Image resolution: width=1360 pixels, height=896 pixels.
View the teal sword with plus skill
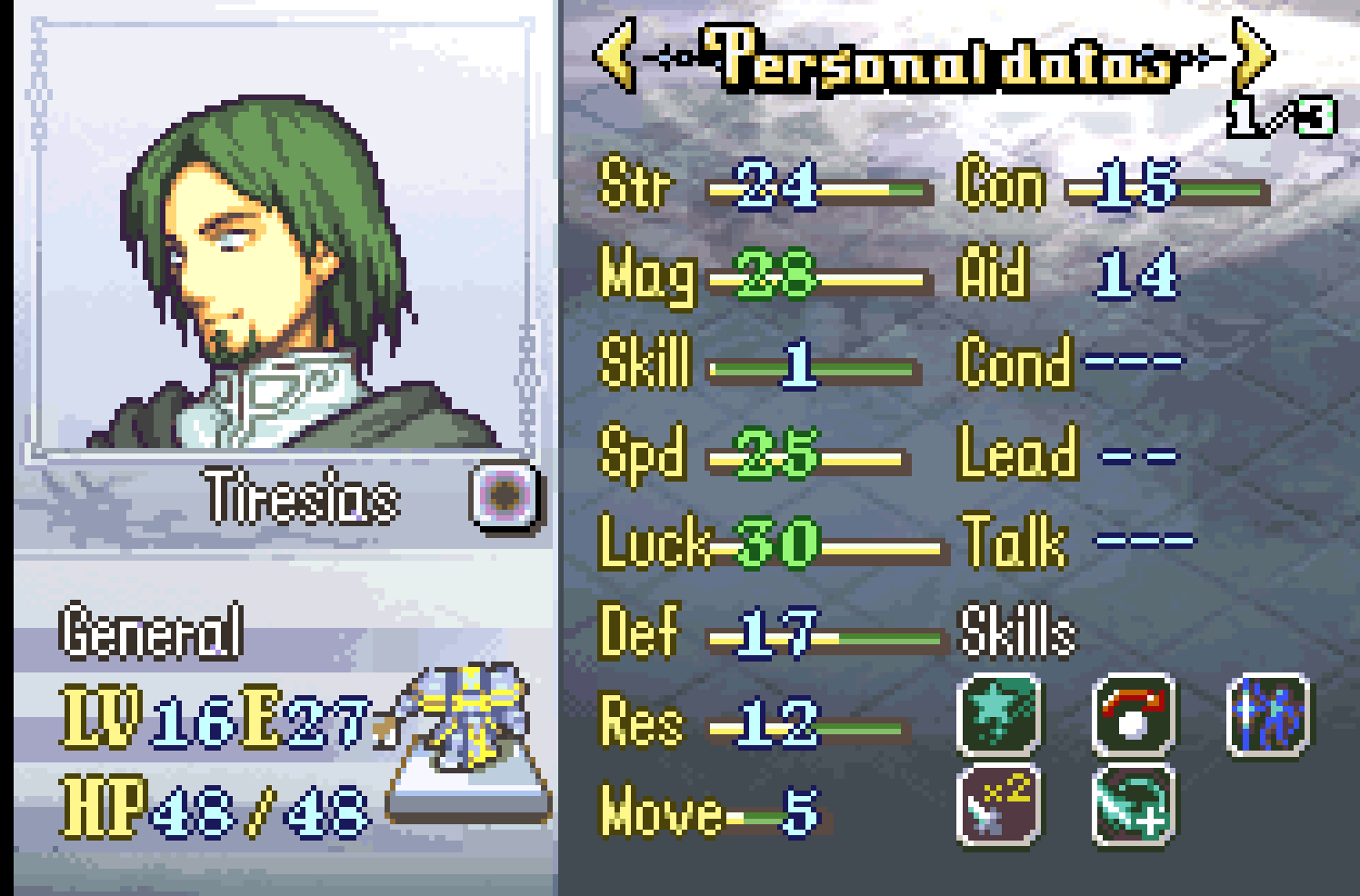pos(1133,805)
